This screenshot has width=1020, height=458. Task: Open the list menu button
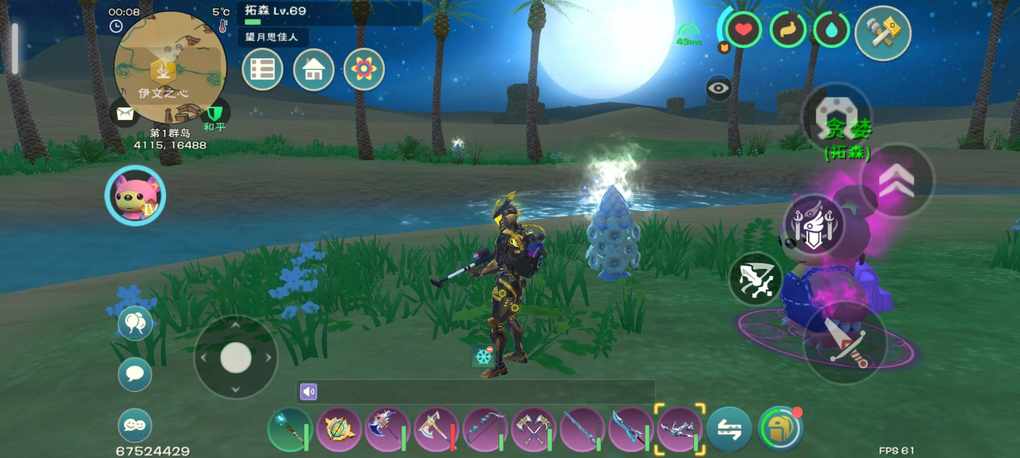click(x=263, y=70)
